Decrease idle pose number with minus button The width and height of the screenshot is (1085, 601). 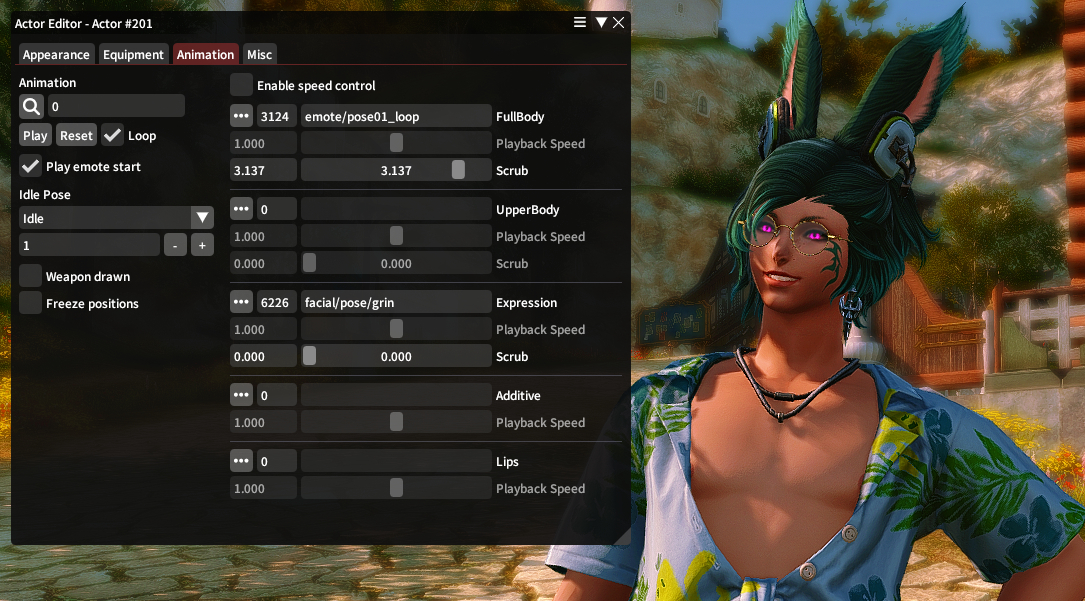pyautogui.click(x=175, y=245)
